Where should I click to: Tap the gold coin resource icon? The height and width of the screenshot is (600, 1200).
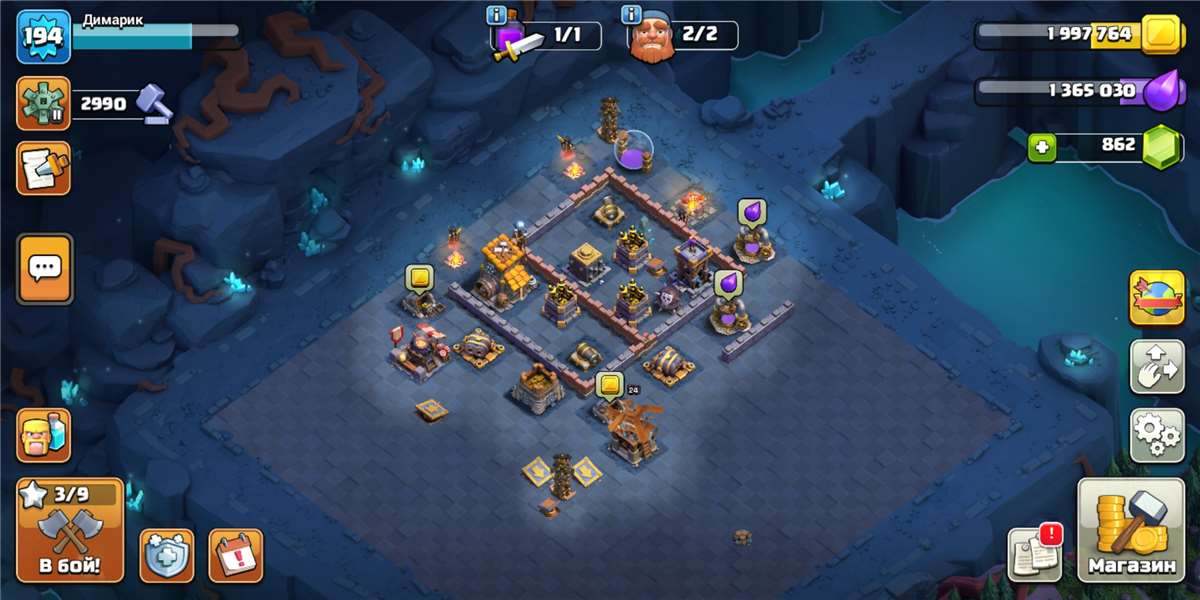point(1161,34)
